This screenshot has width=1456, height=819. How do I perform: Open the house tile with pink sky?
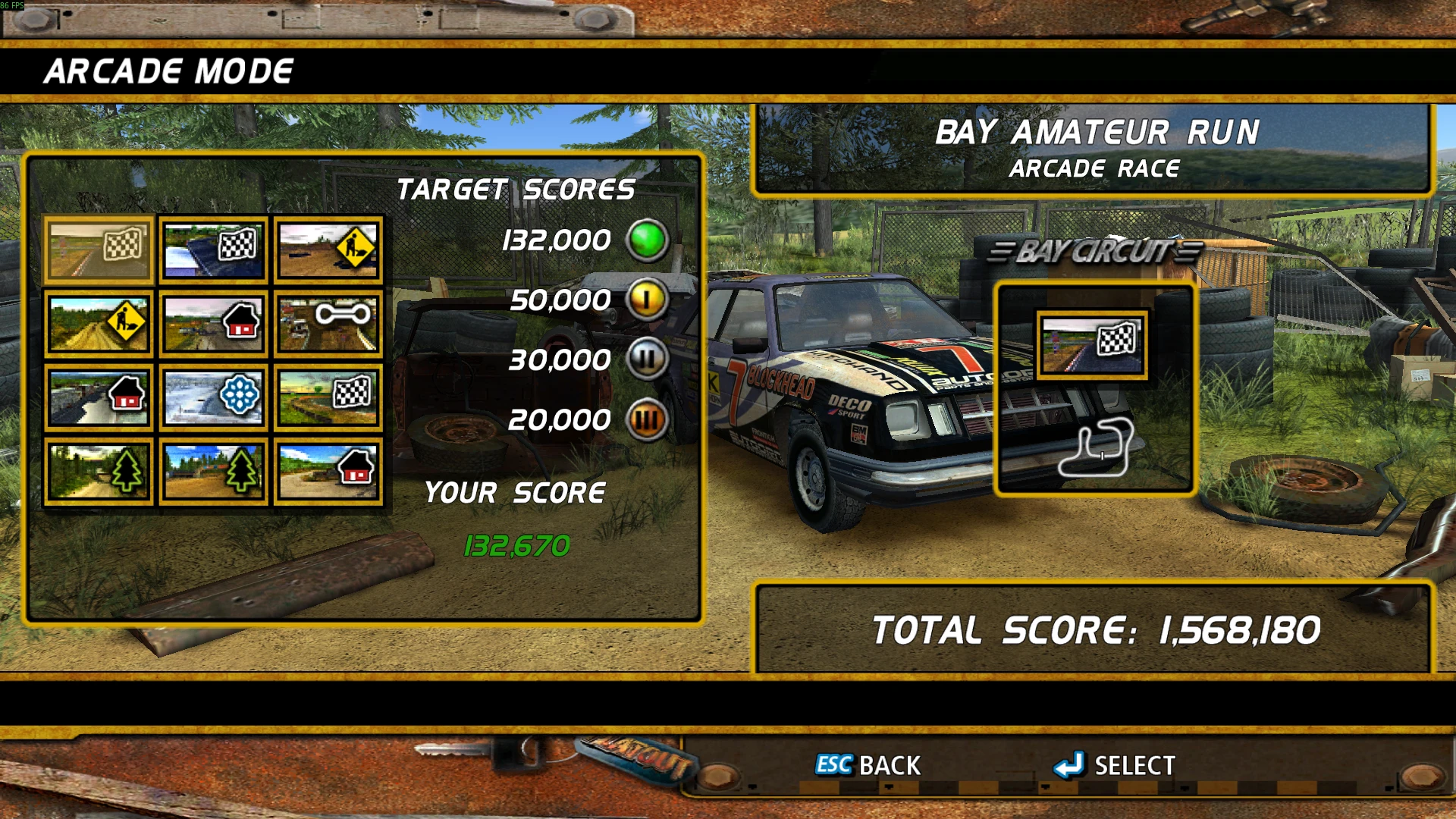(213, 324)
